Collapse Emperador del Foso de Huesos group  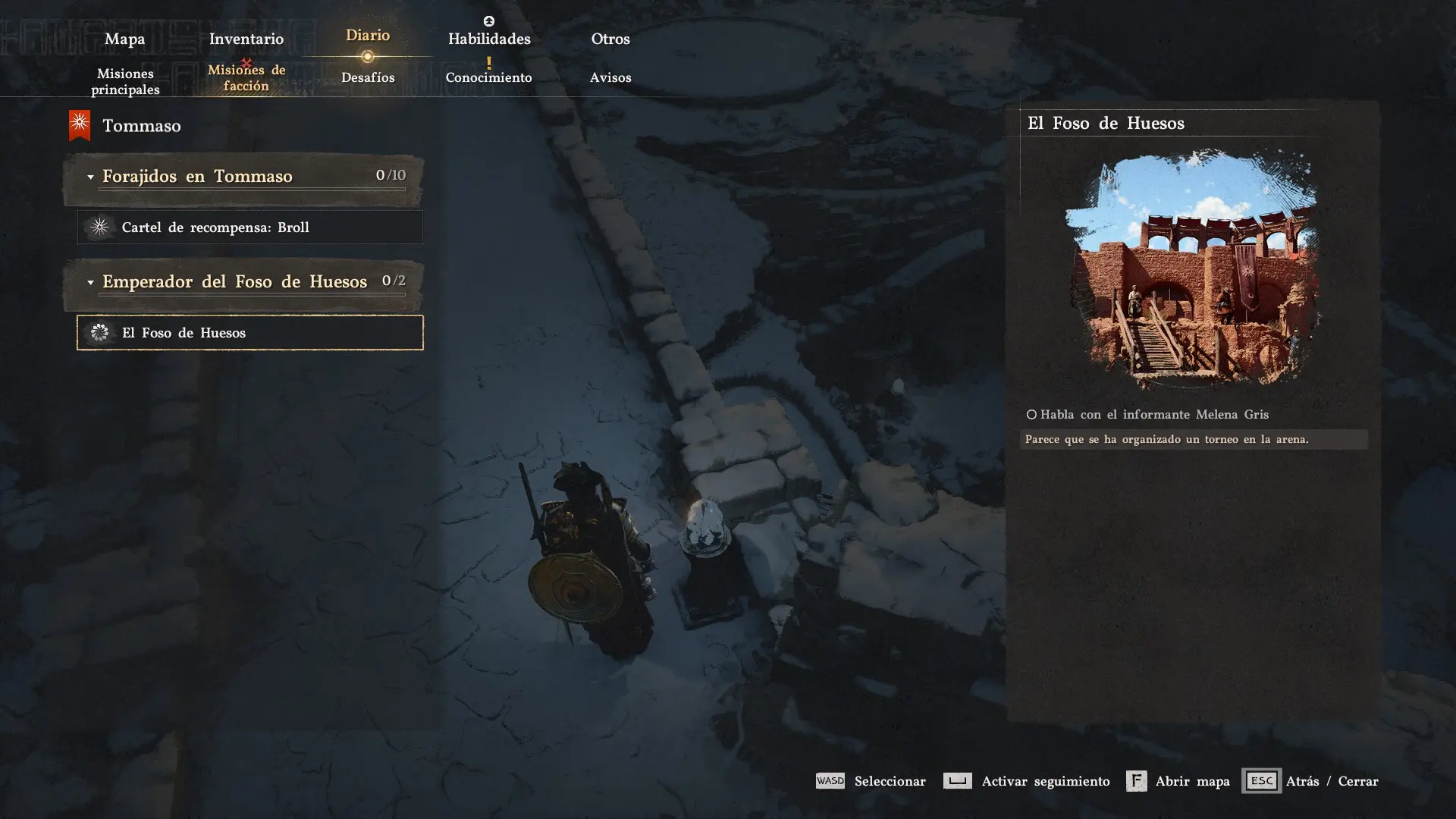(x=90, y=282)
